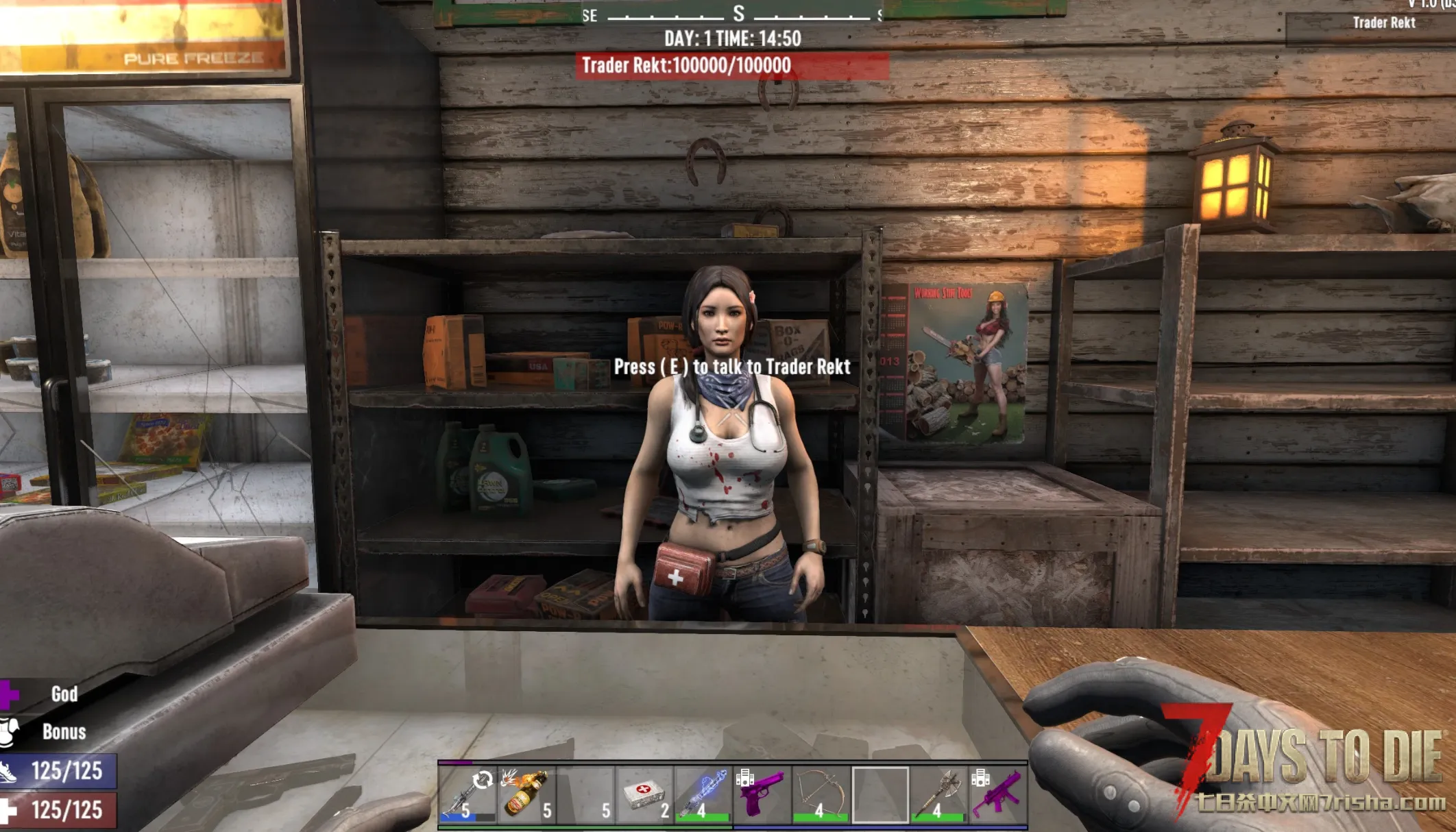Equip the purple submachine gun slot

pyautogui.click(x=997, y=794)
